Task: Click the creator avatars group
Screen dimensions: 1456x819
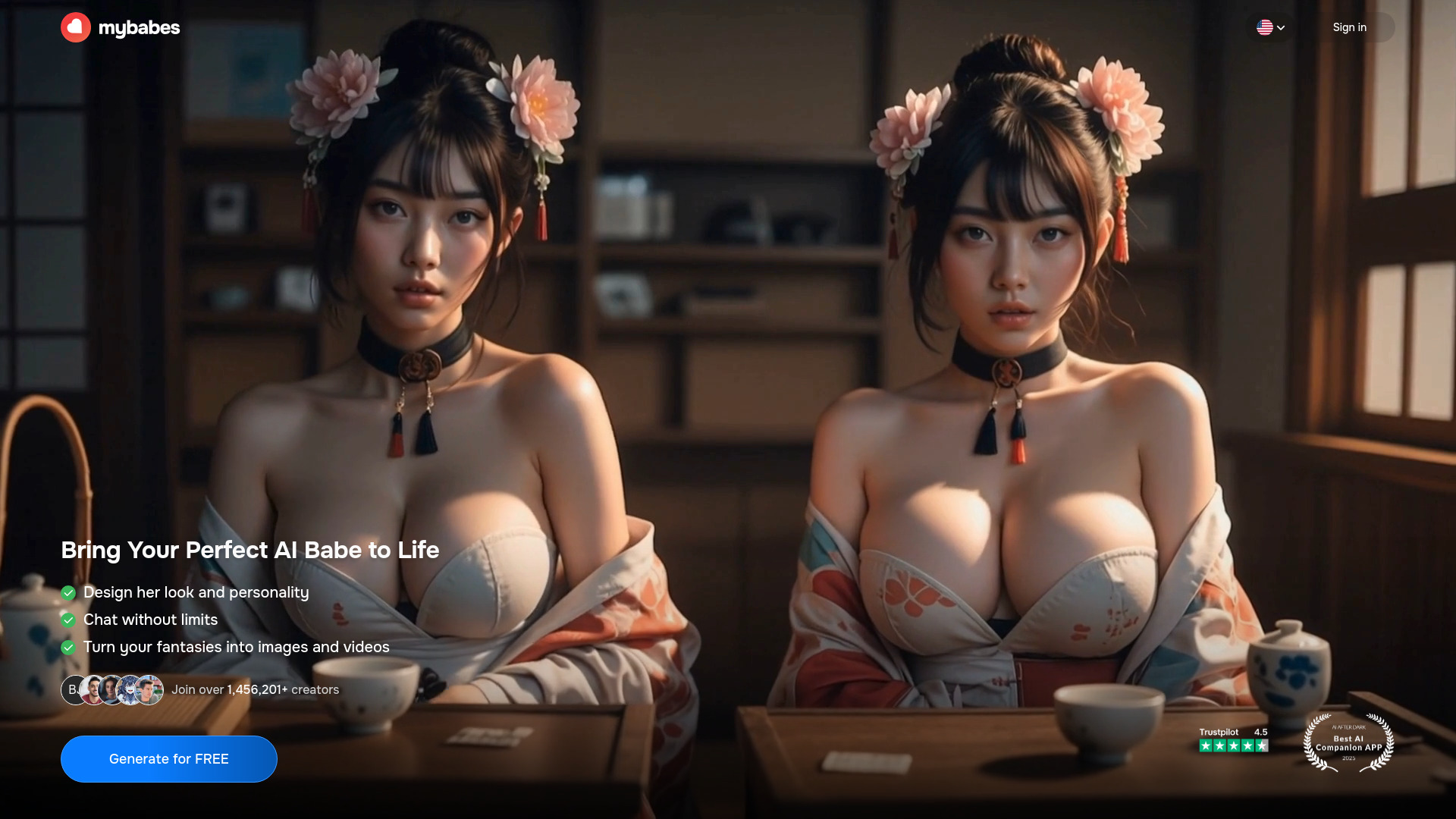Action: click(112, 690)
